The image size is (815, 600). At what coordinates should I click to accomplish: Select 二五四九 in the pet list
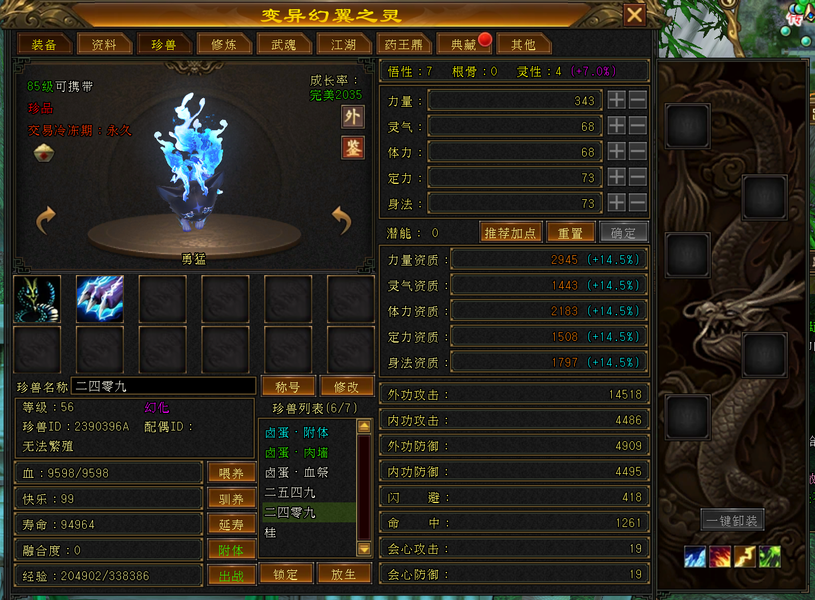tap(291, 492)
